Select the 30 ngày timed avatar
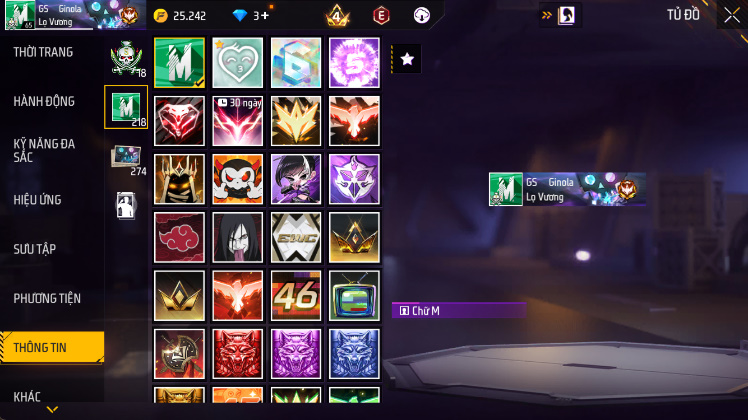The image size is (748, 420). 238,121
